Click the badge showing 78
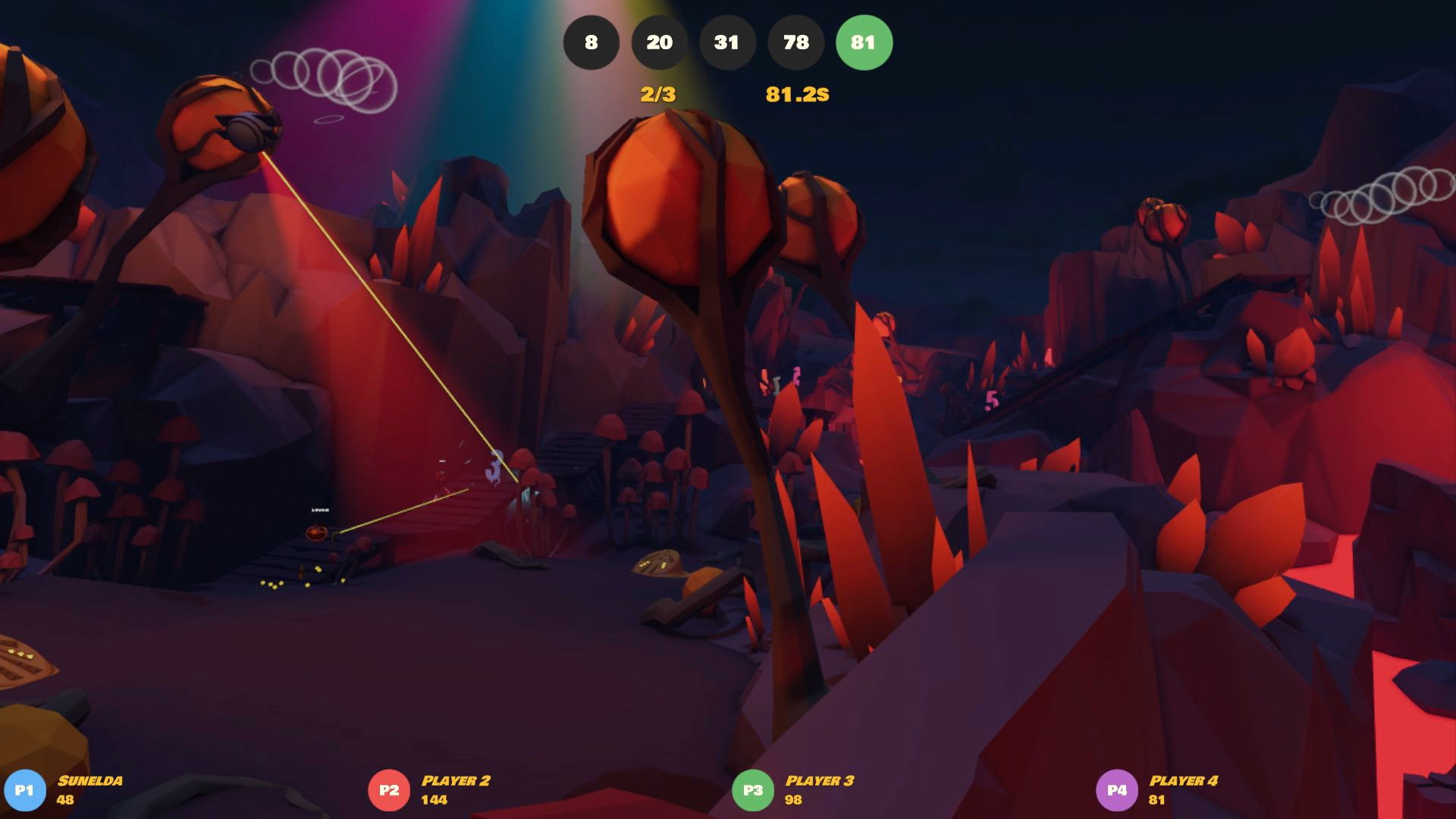This screenshot has height=819, width=1456. click(795, 43)
